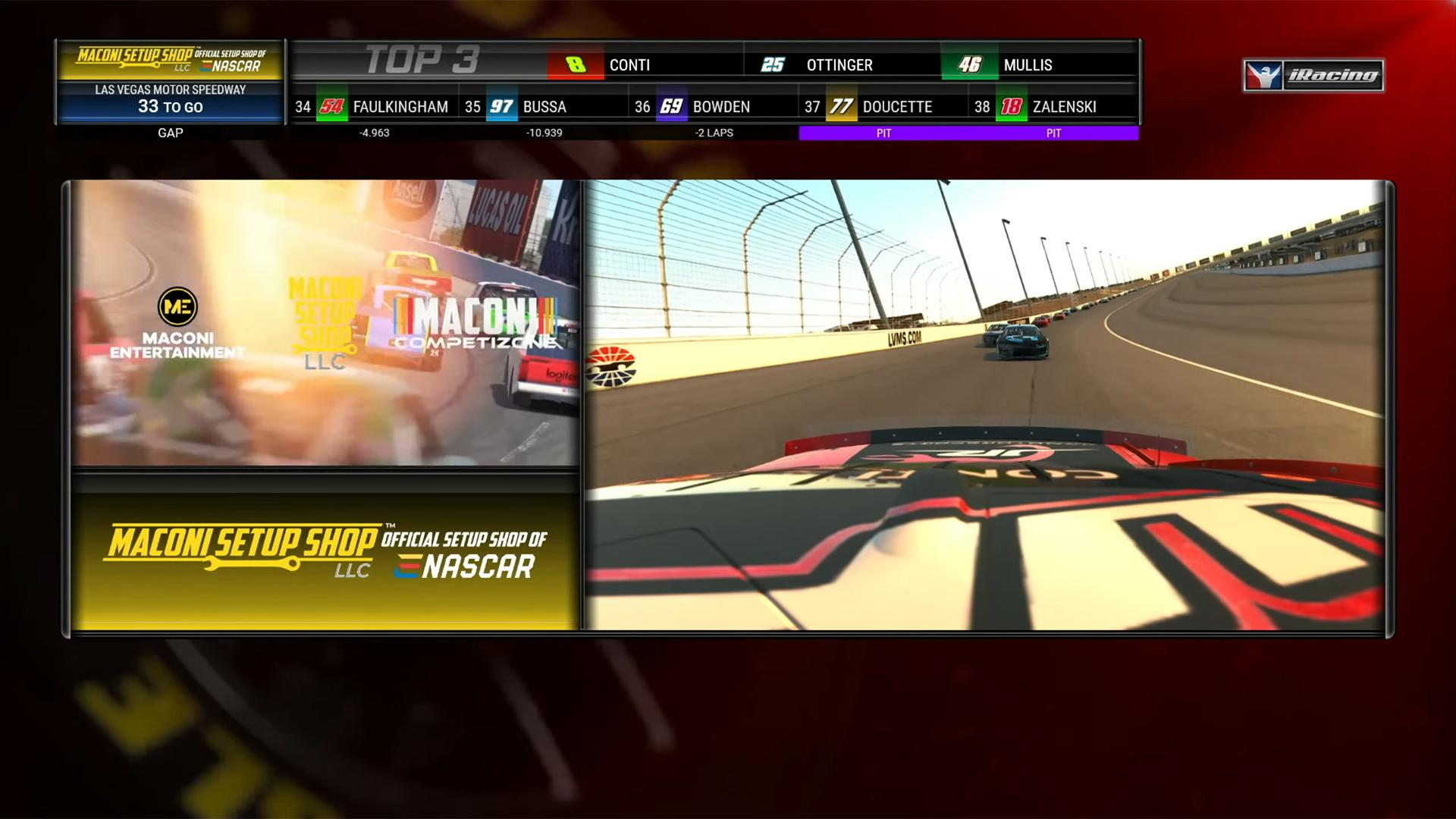The image size is (1456, 819).
Task: Click the number 25 badge beside OTTINGER
Action: pos(773,65)
